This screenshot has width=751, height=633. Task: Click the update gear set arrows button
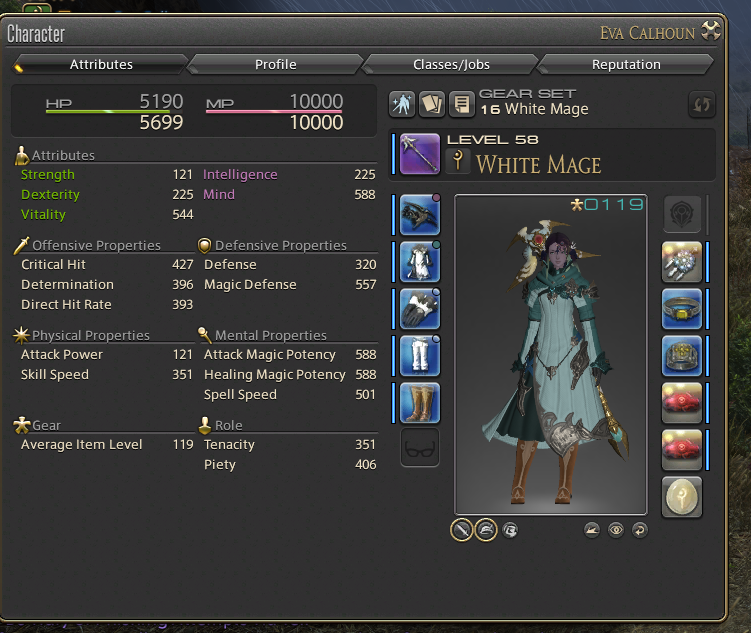click(x=703, y=104)
